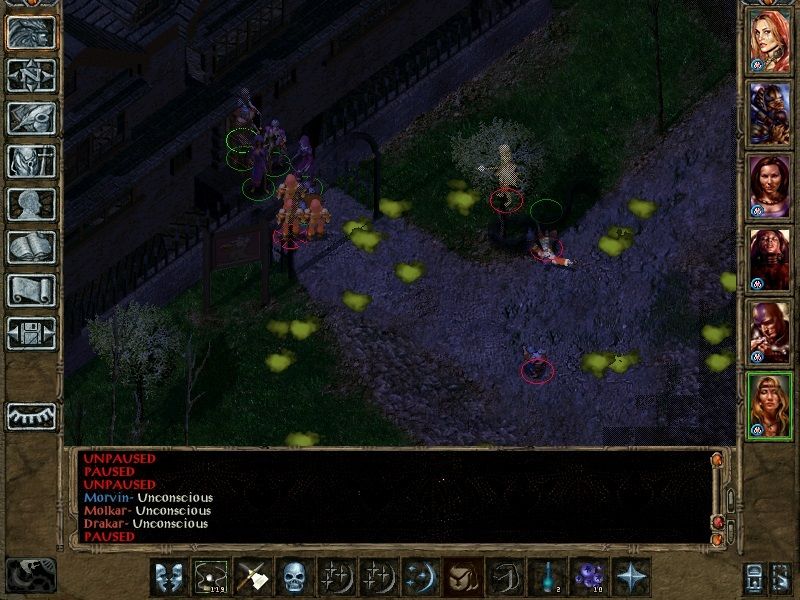800x600 pixels.
Task: Open the area map compass button
Action: click(31, 75)
